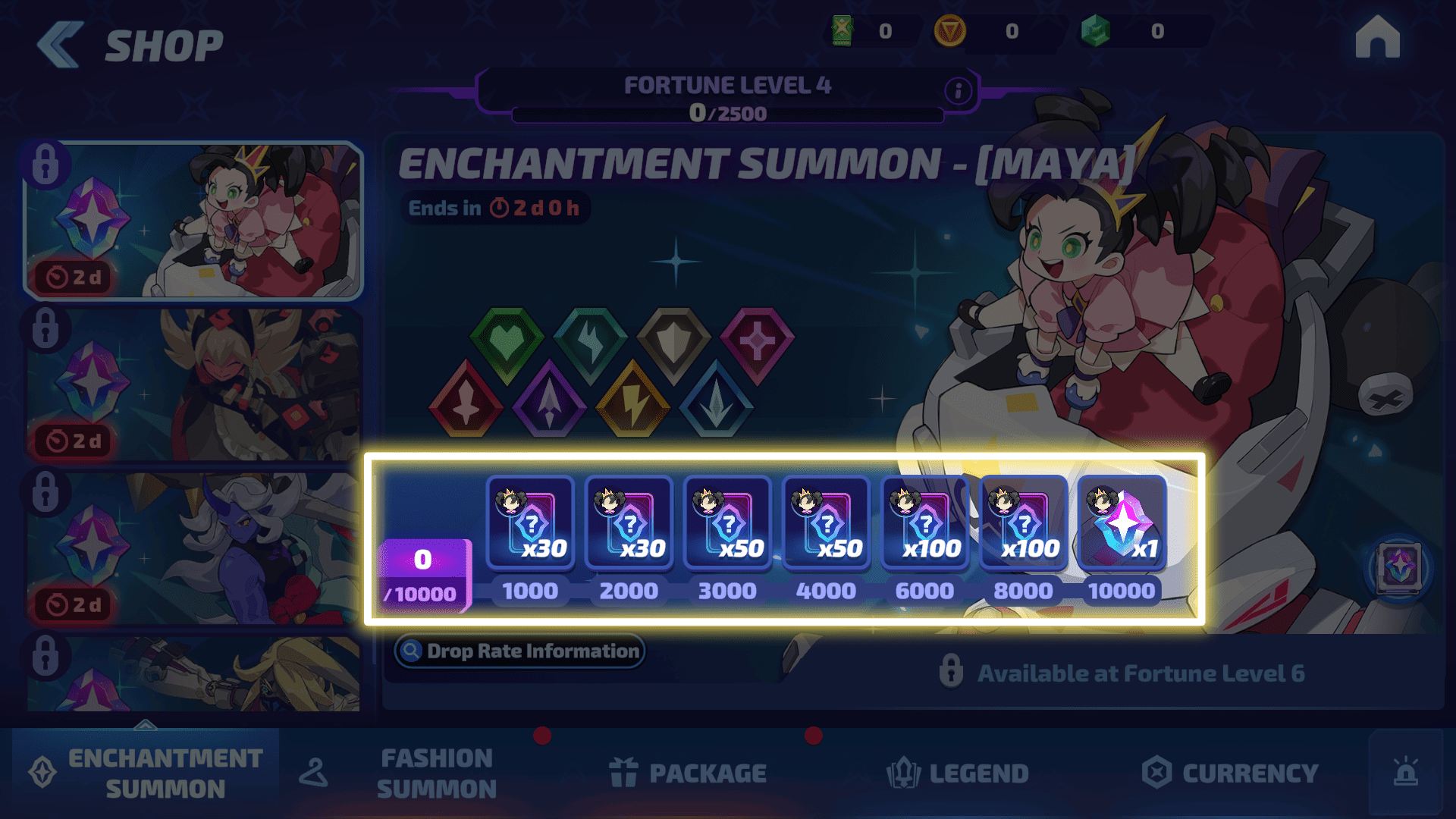This screenshot has width=1456, height=819.
Task: Open Drop Rate Information
Action: tap(519, 651)
